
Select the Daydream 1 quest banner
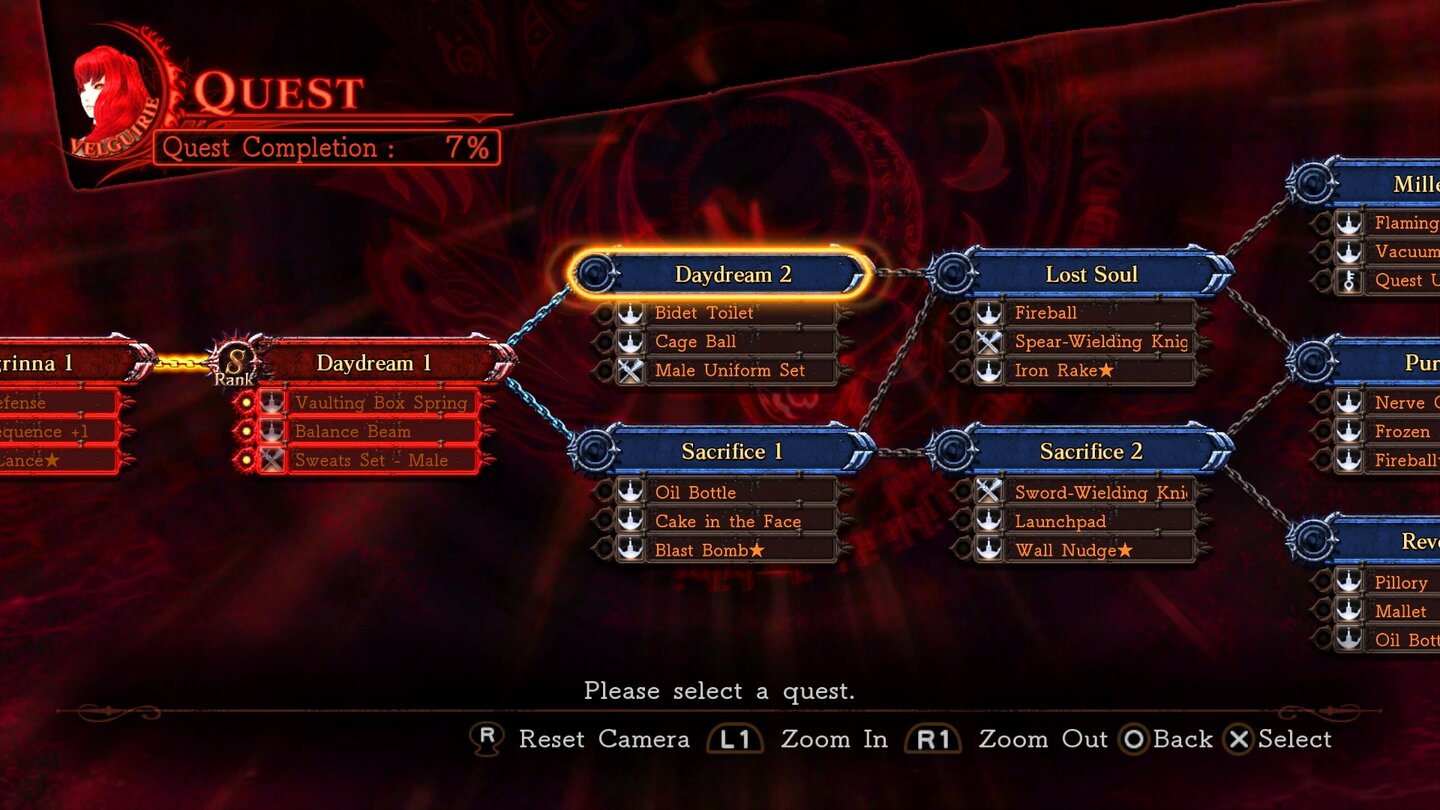pos(375,363)
